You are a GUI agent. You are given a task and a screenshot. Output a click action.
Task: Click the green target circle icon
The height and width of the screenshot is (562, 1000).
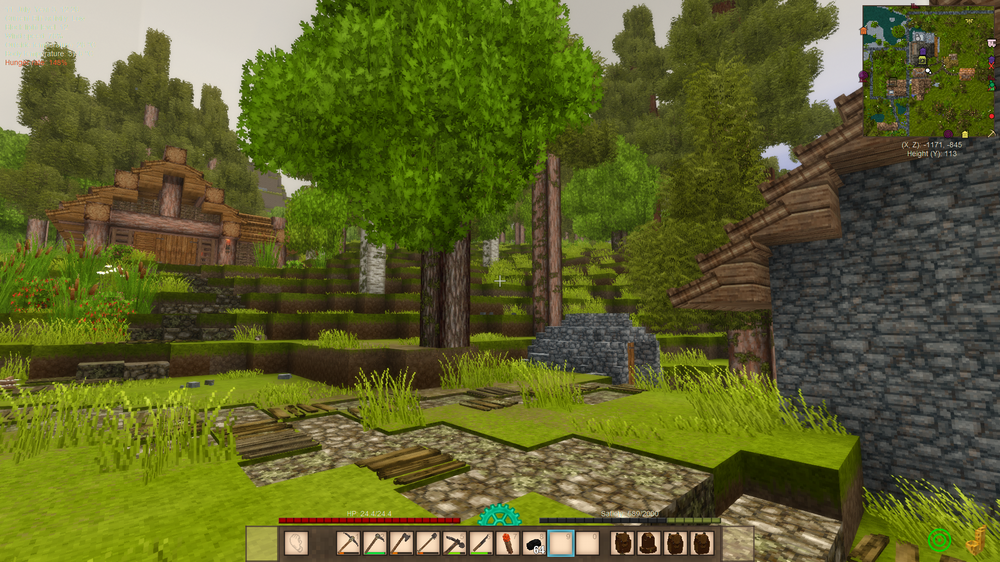coord(938,541)
